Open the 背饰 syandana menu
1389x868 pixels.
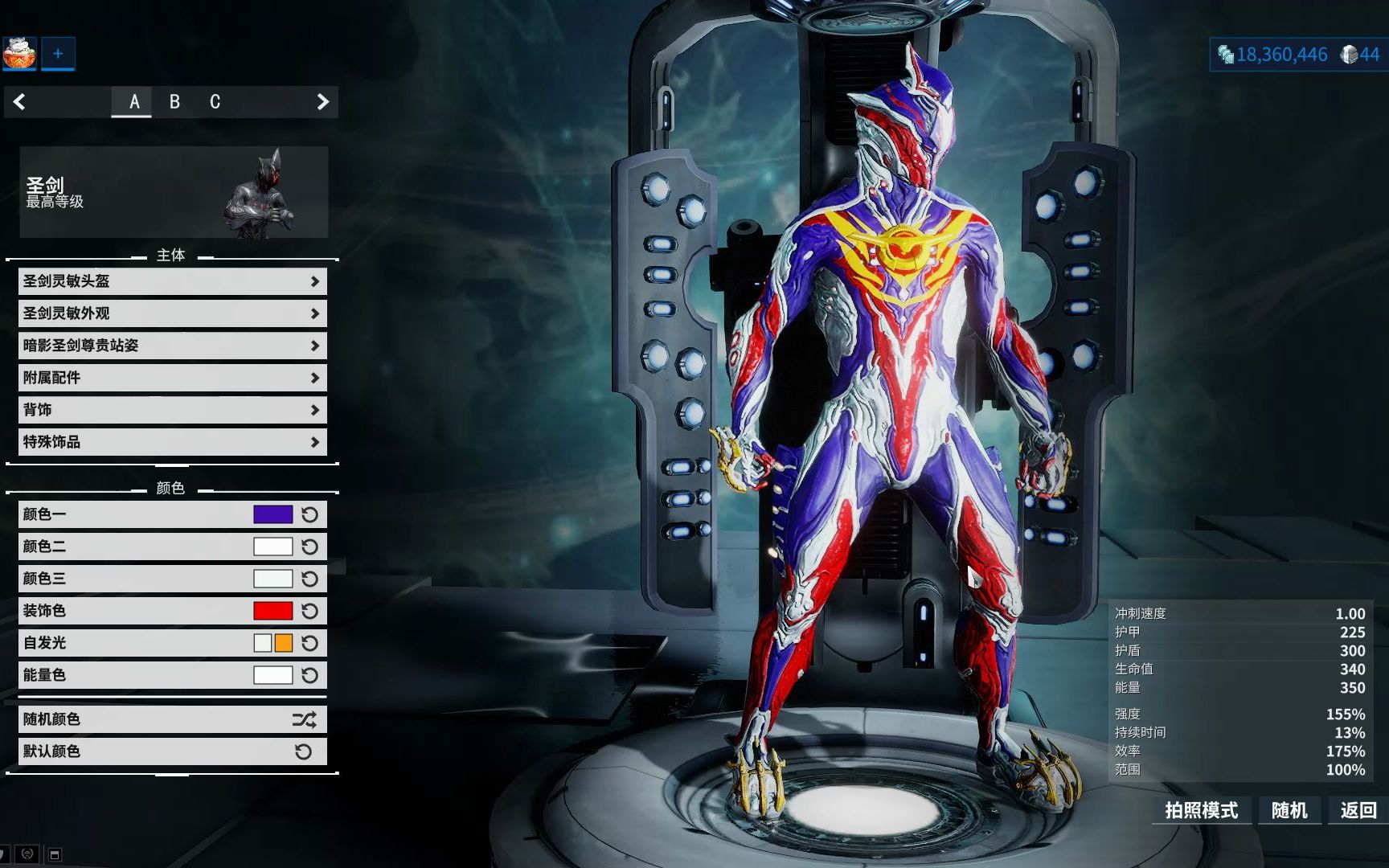click(172, 410)
